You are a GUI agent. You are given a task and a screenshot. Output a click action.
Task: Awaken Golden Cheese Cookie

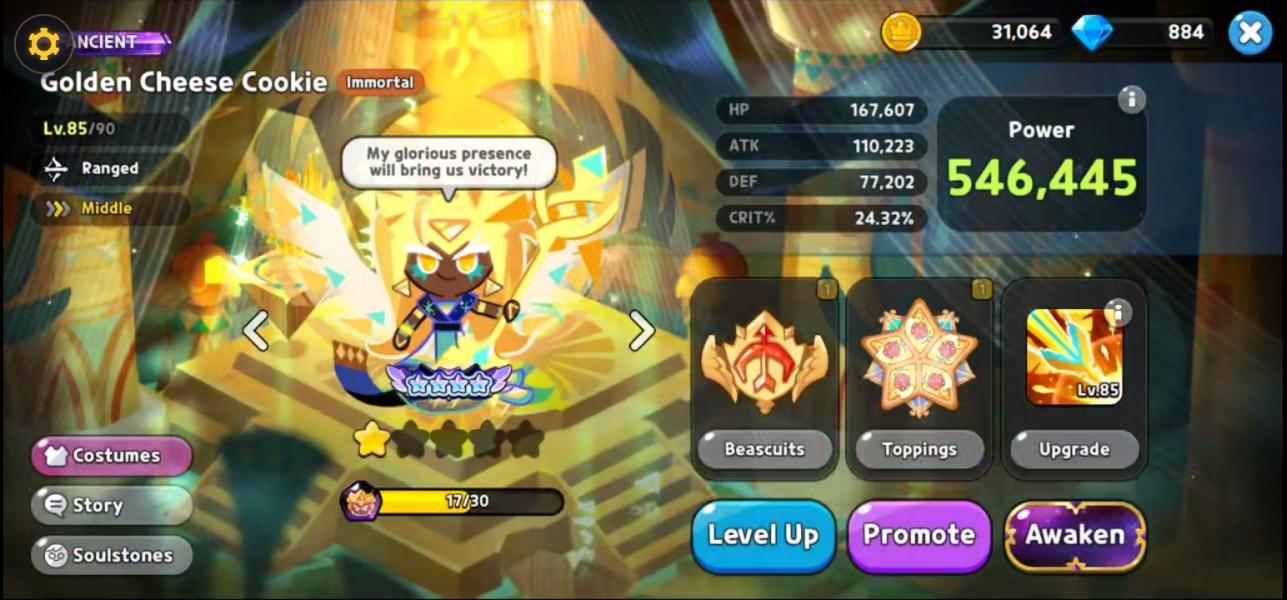coord(1075,536)
